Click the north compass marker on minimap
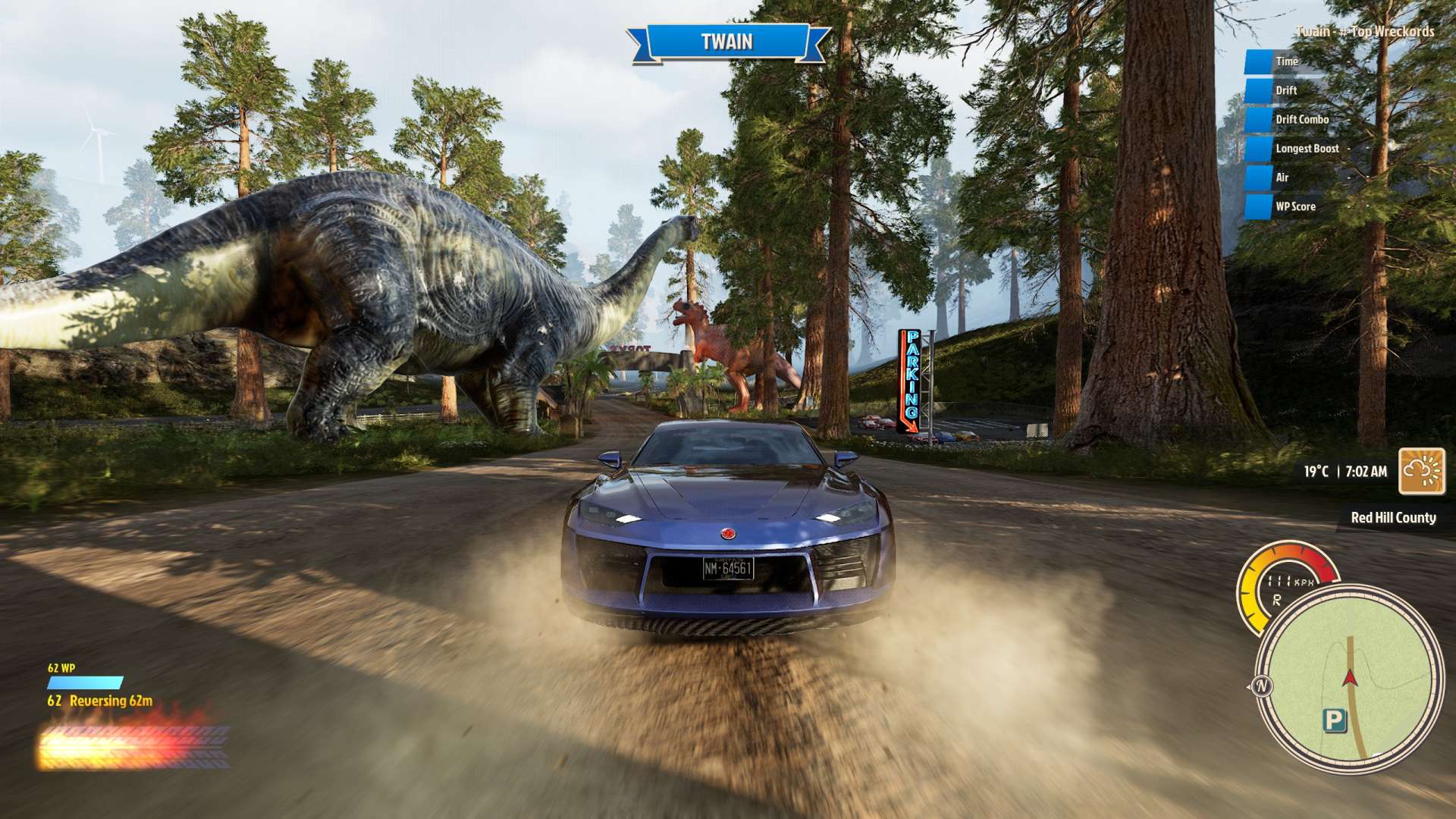 point(1262,687)
